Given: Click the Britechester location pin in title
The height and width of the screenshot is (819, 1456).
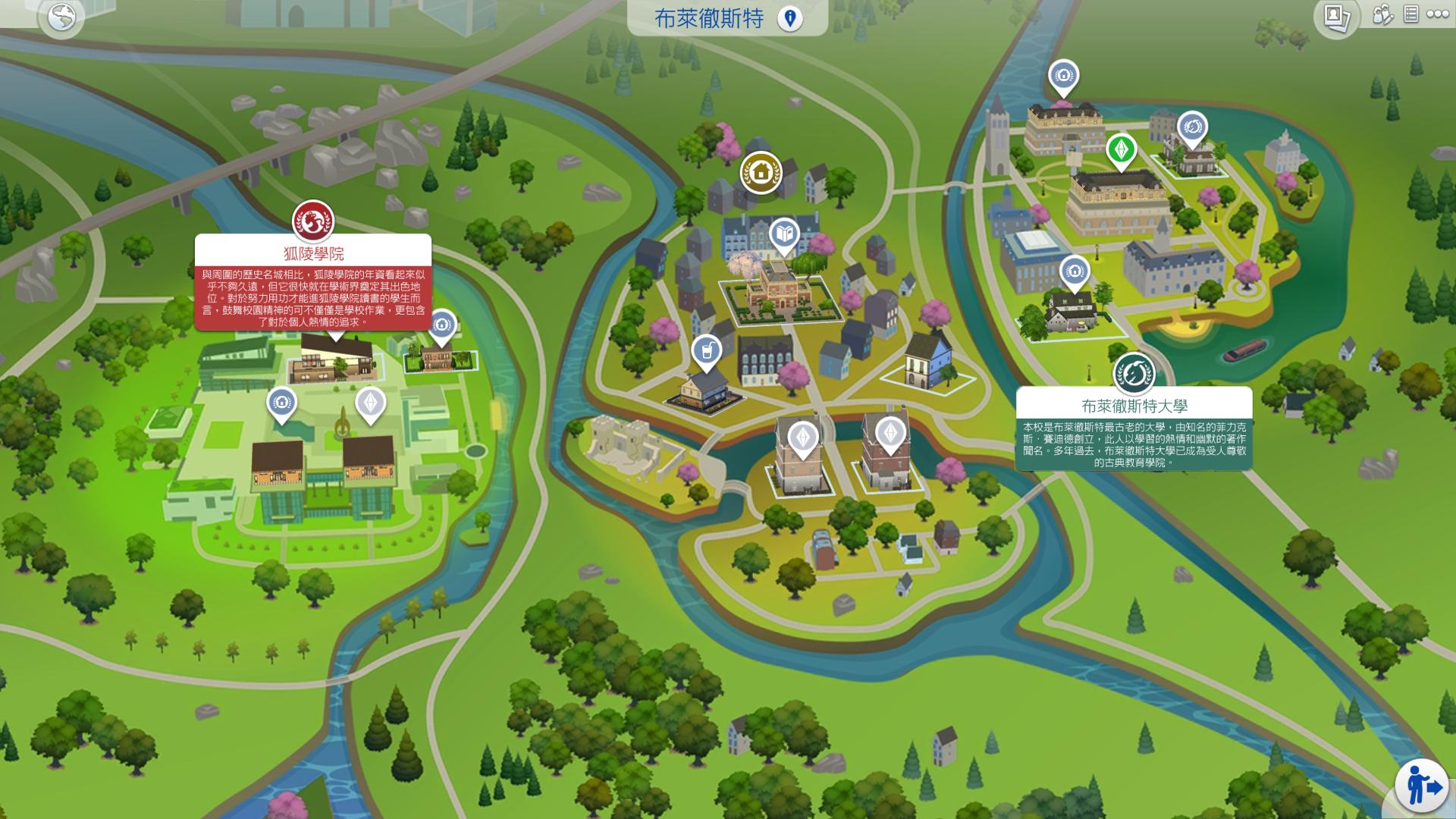Looking at the screenshot, I should (x=789, y=18).
